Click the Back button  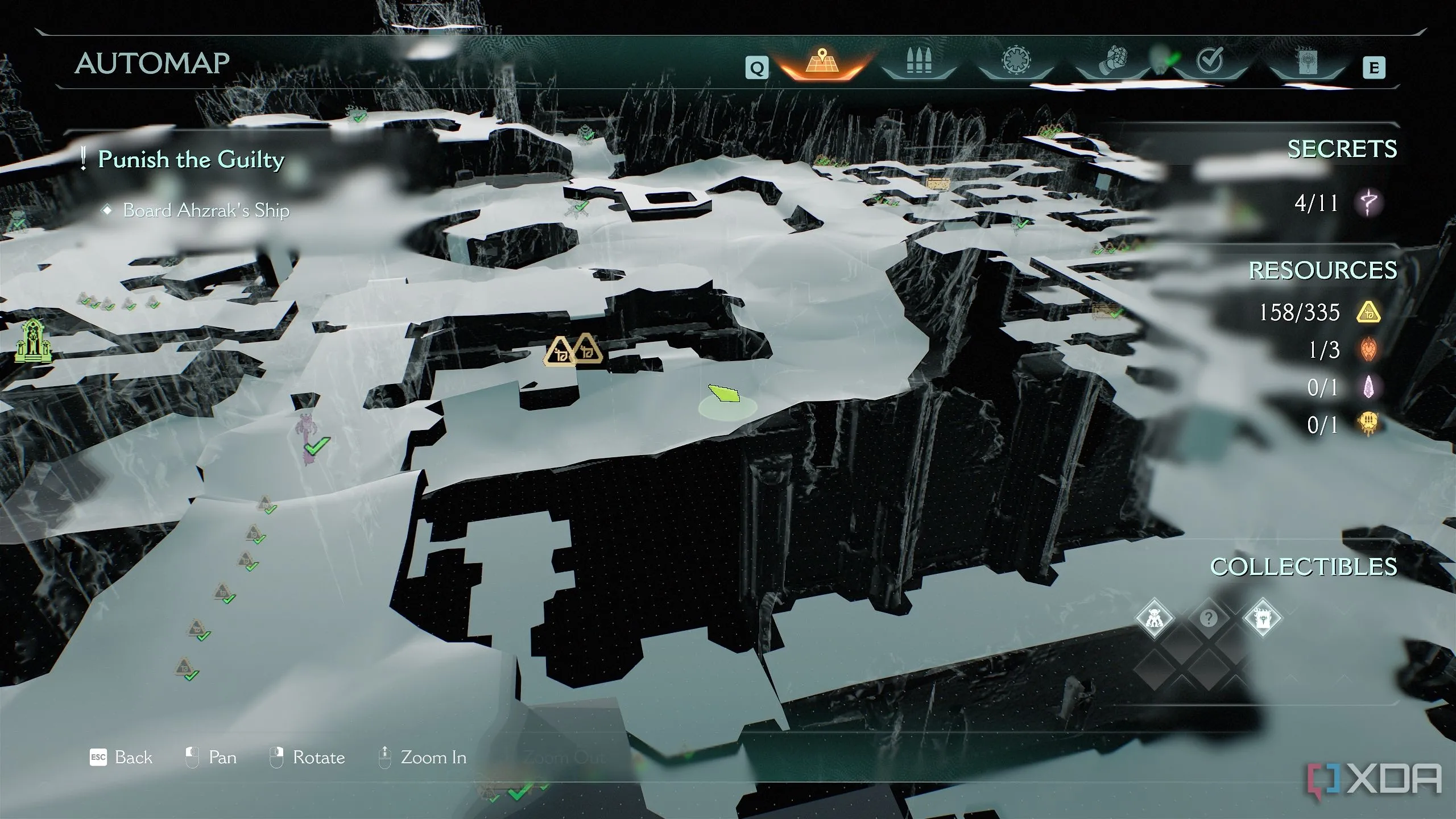[122, 758]
